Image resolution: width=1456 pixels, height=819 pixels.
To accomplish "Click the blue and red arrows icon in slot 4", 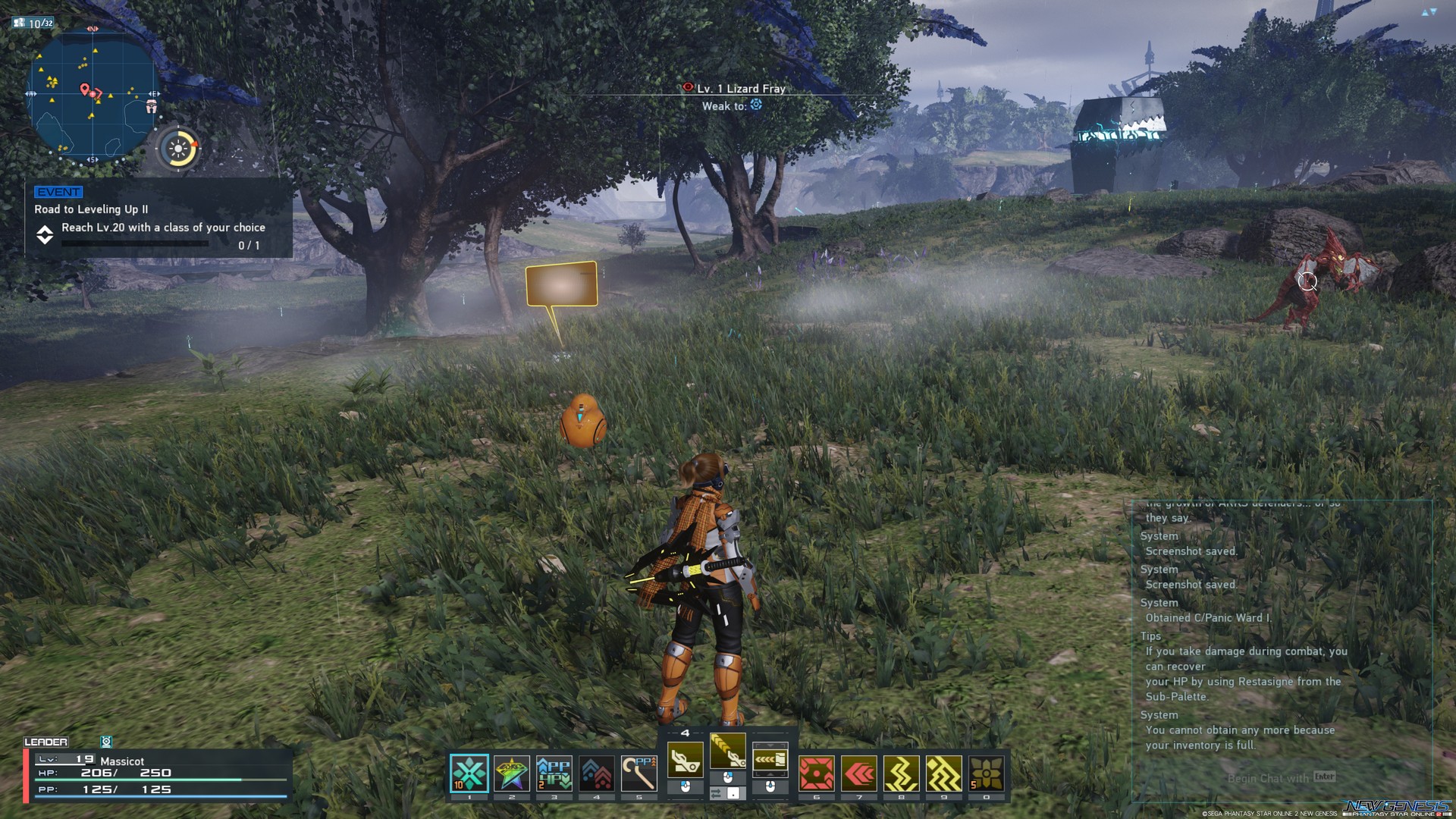I will 596,771.
